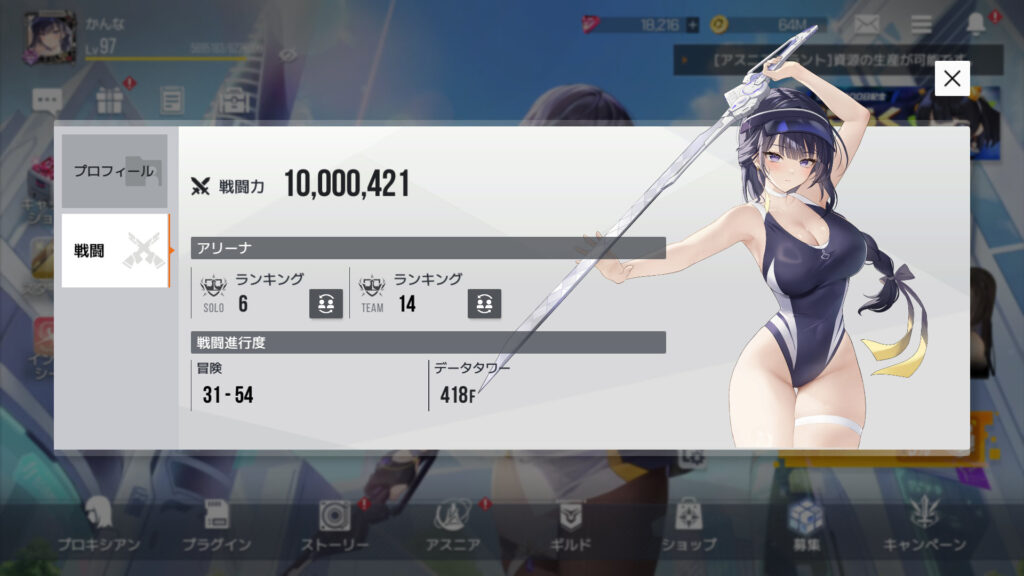Open the ショップ
The width and height of the screenshot is (1024, 576).
pyautogui.click(x=688, y=526)
